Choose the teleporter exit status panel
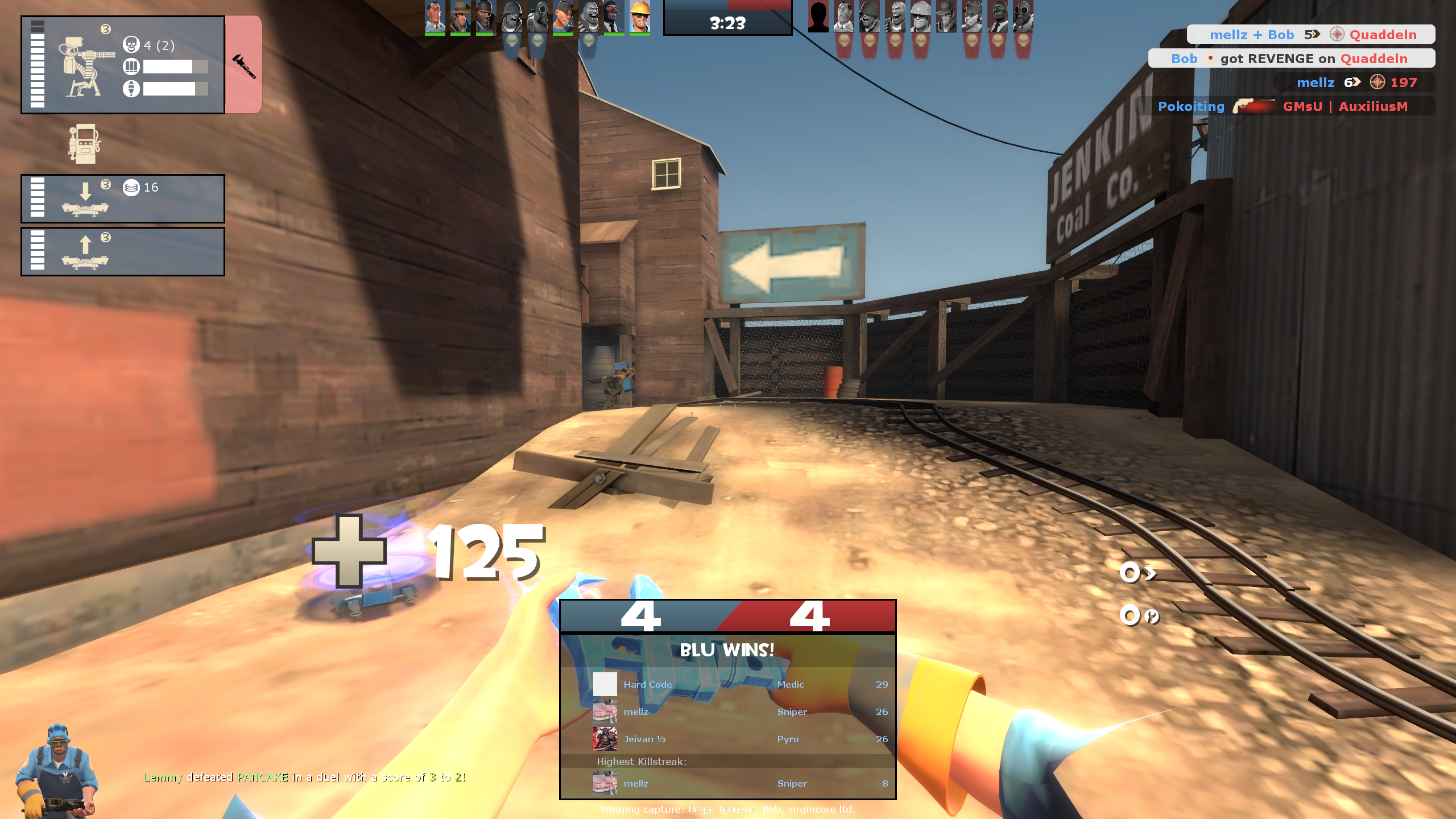 (x=123, y=251)
